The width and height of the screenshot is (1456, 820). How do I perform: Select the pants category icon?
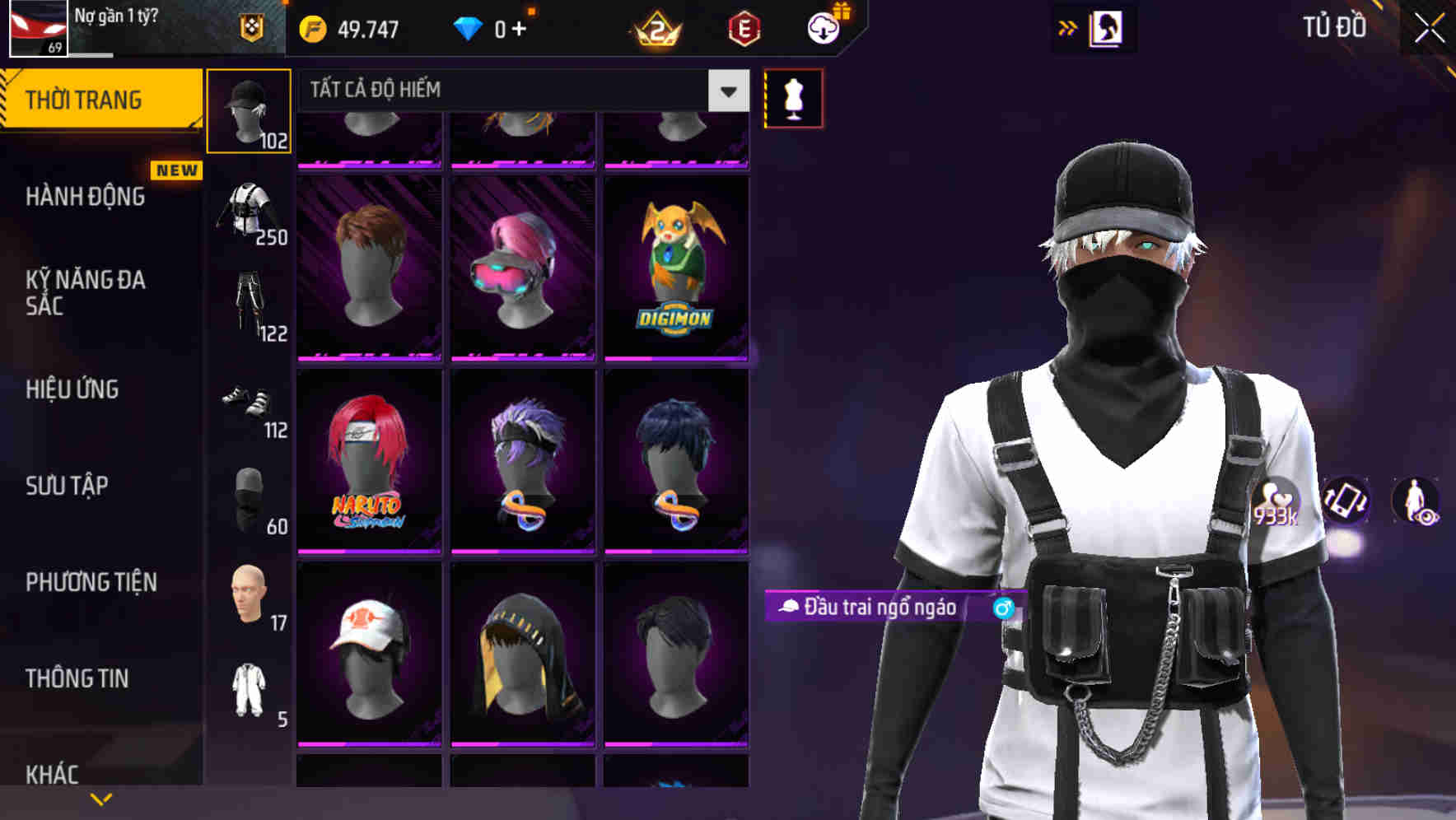tap(249, 305)
